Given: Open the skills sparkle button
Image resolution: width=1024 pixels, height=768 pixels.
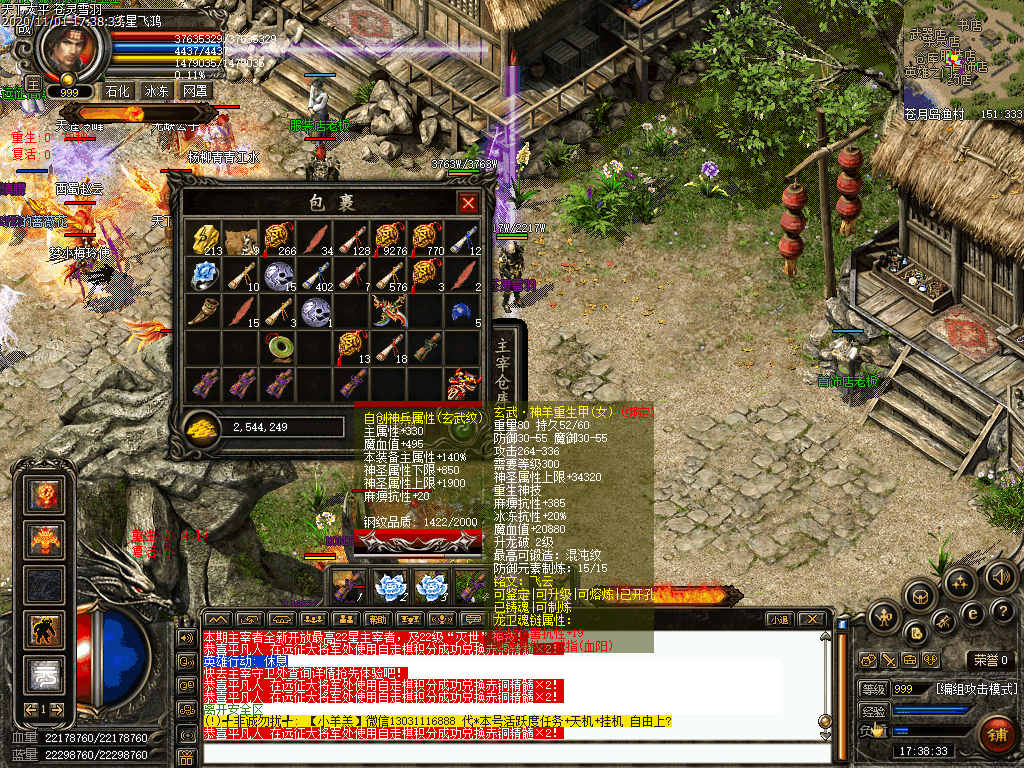Looking at the screenshot, I should (x=961, y=582).
